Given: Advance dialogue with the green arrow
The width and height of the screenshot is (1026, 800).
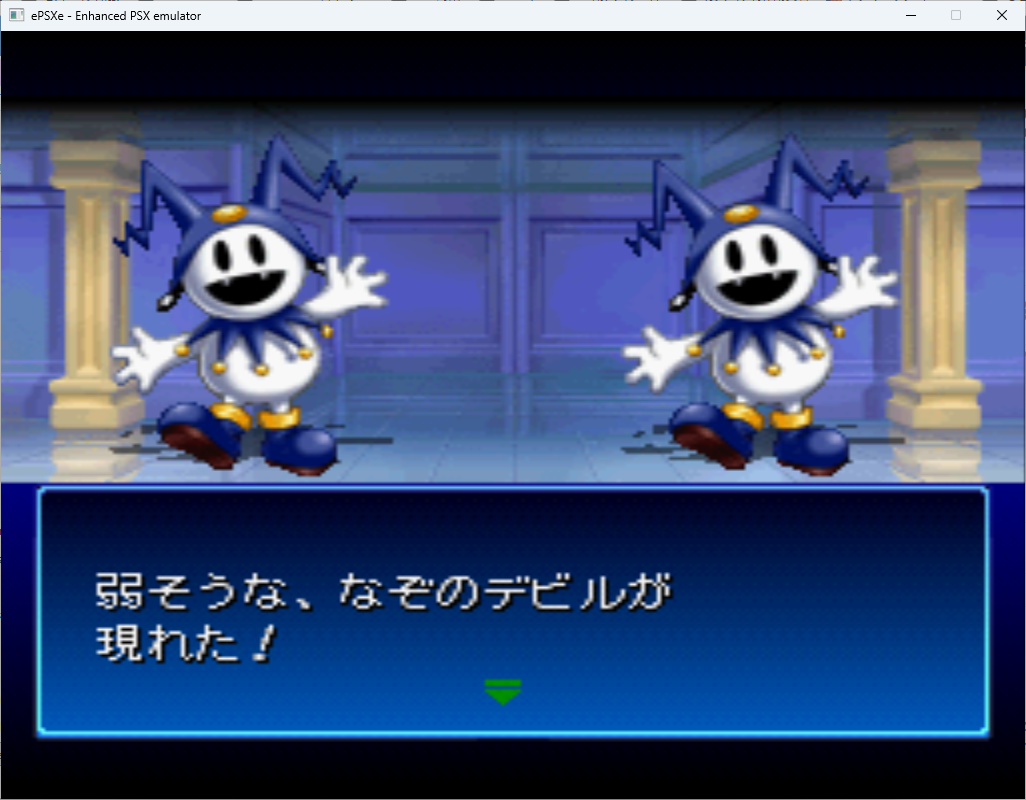Looking at the screenshot, I should click(x=502, y=691).
